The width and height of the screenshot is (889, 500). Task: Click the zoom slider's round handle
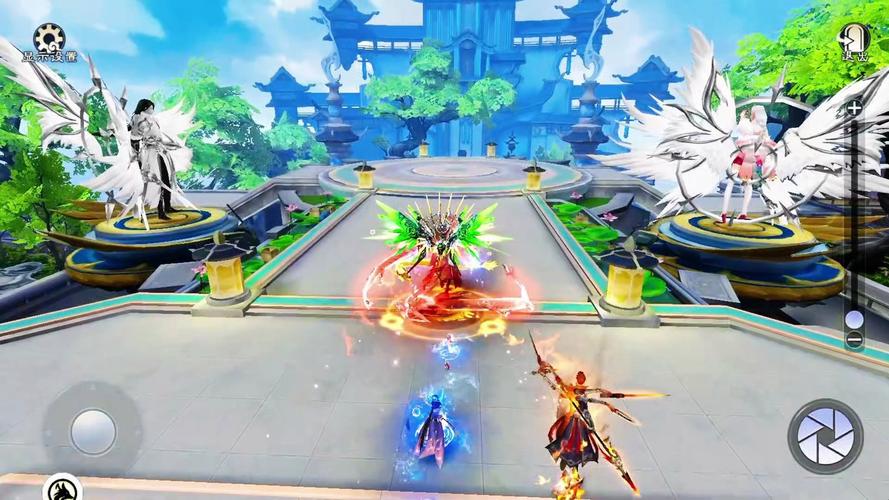[854, 319]
